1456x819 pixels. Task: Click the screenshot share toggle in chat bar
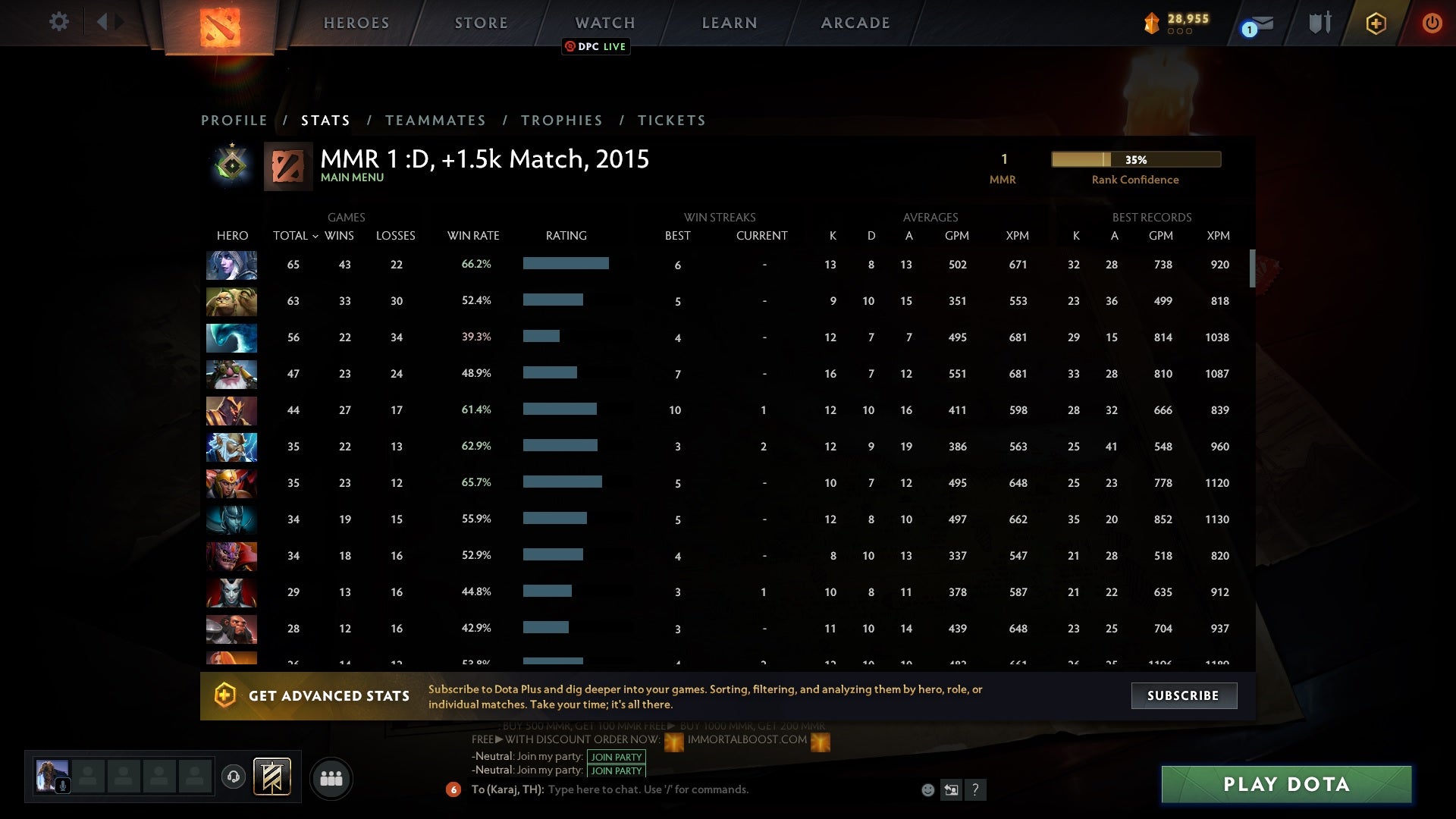(x=951, y=789)
